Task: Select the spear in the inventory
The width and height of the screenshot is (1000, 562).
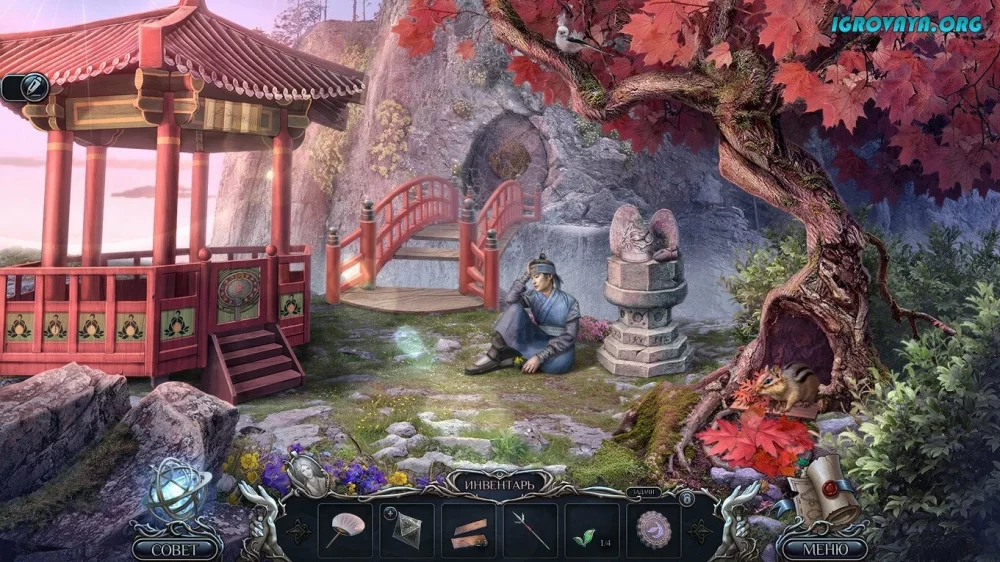Action: coord(531,529)
